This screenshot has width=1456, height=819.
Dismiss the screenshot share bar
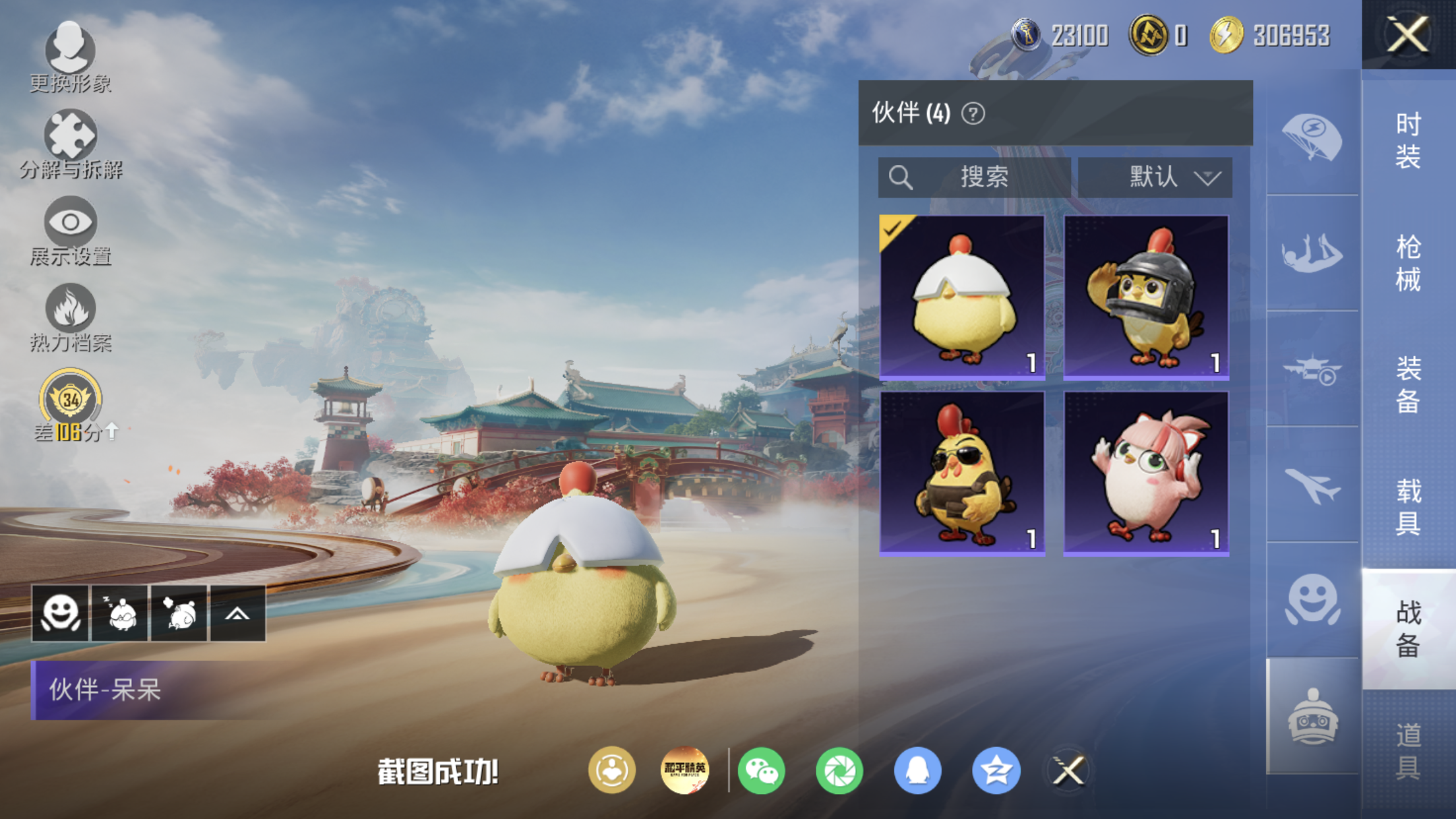(x=1068, y=770)
